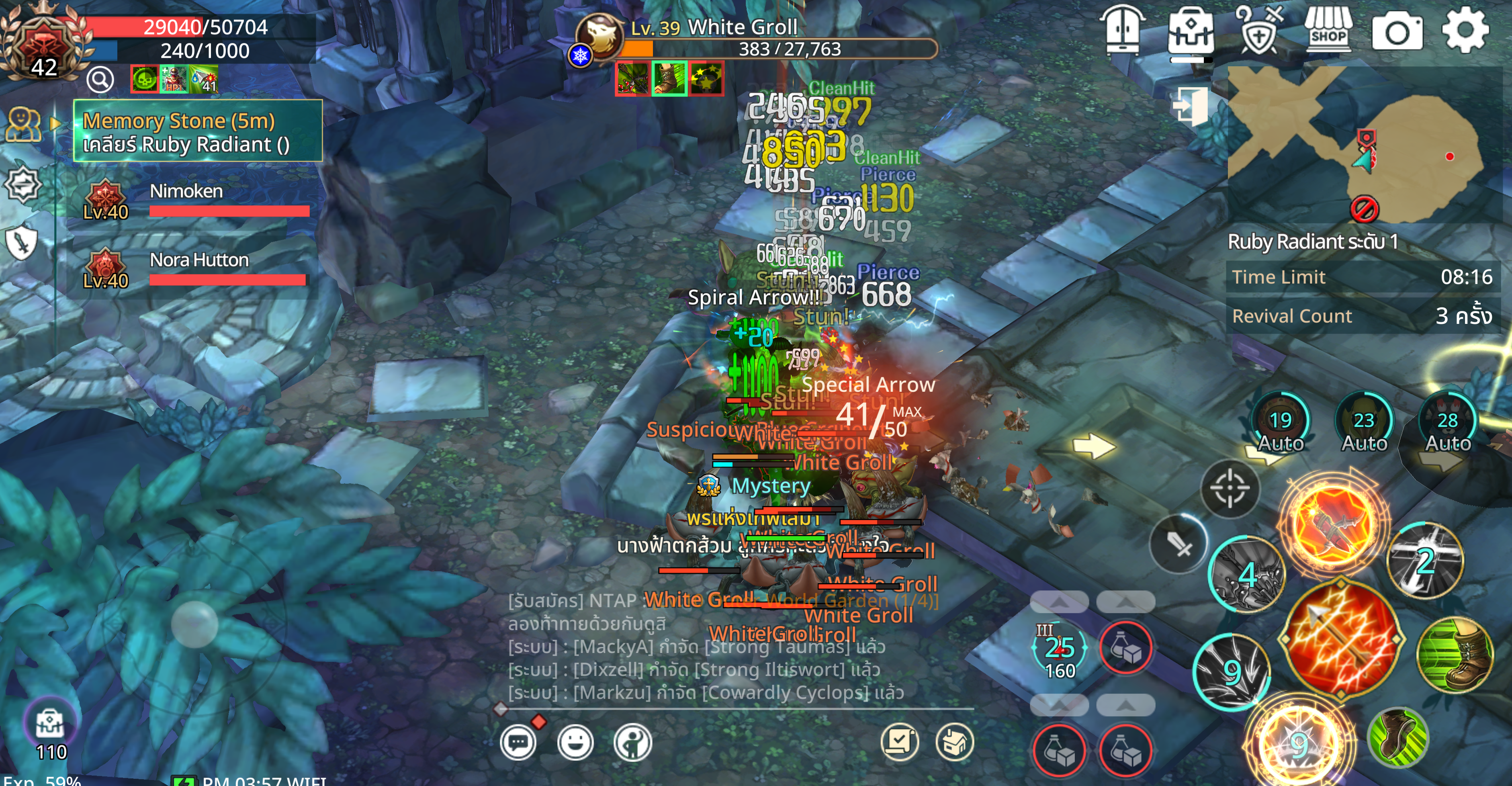
Task: Select the Memory Stone quest tracker
Action: click(x=197, y=131)
